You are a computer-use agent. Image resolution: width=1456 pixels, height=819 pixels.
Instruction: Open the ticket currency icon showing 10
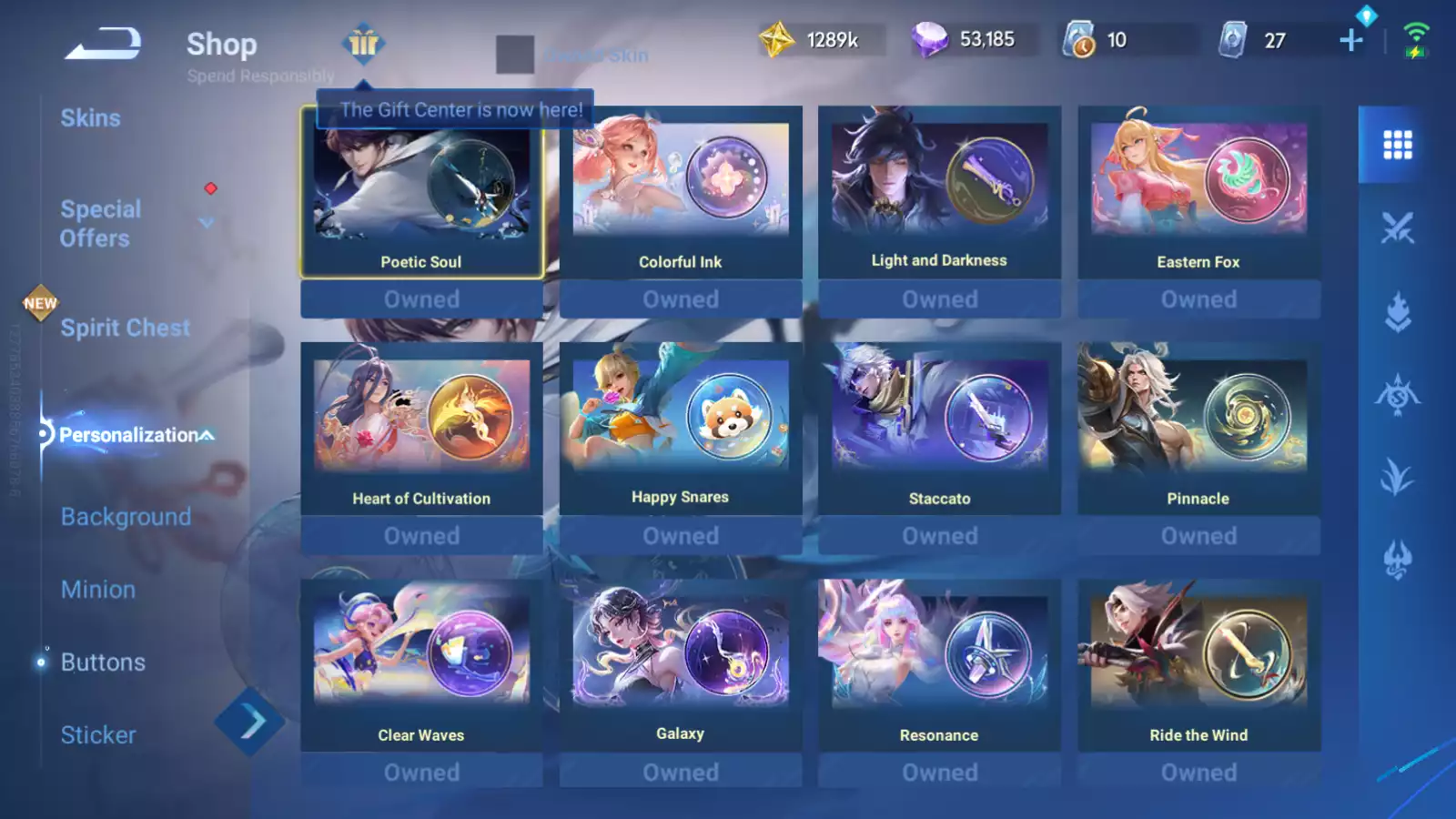click(x=1079, y=38)
